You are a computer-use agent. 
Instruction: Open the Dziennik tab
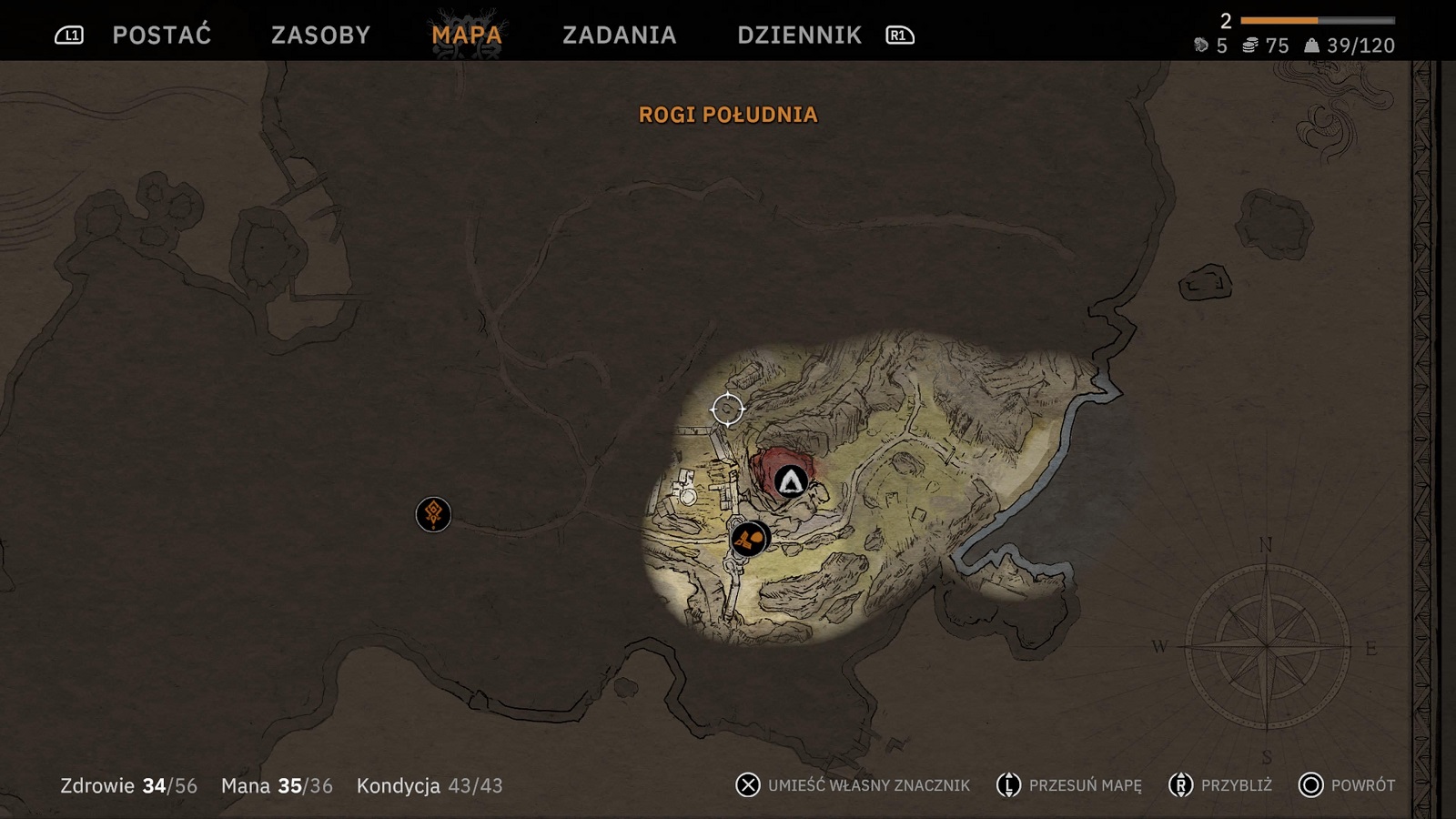(799, 35)
